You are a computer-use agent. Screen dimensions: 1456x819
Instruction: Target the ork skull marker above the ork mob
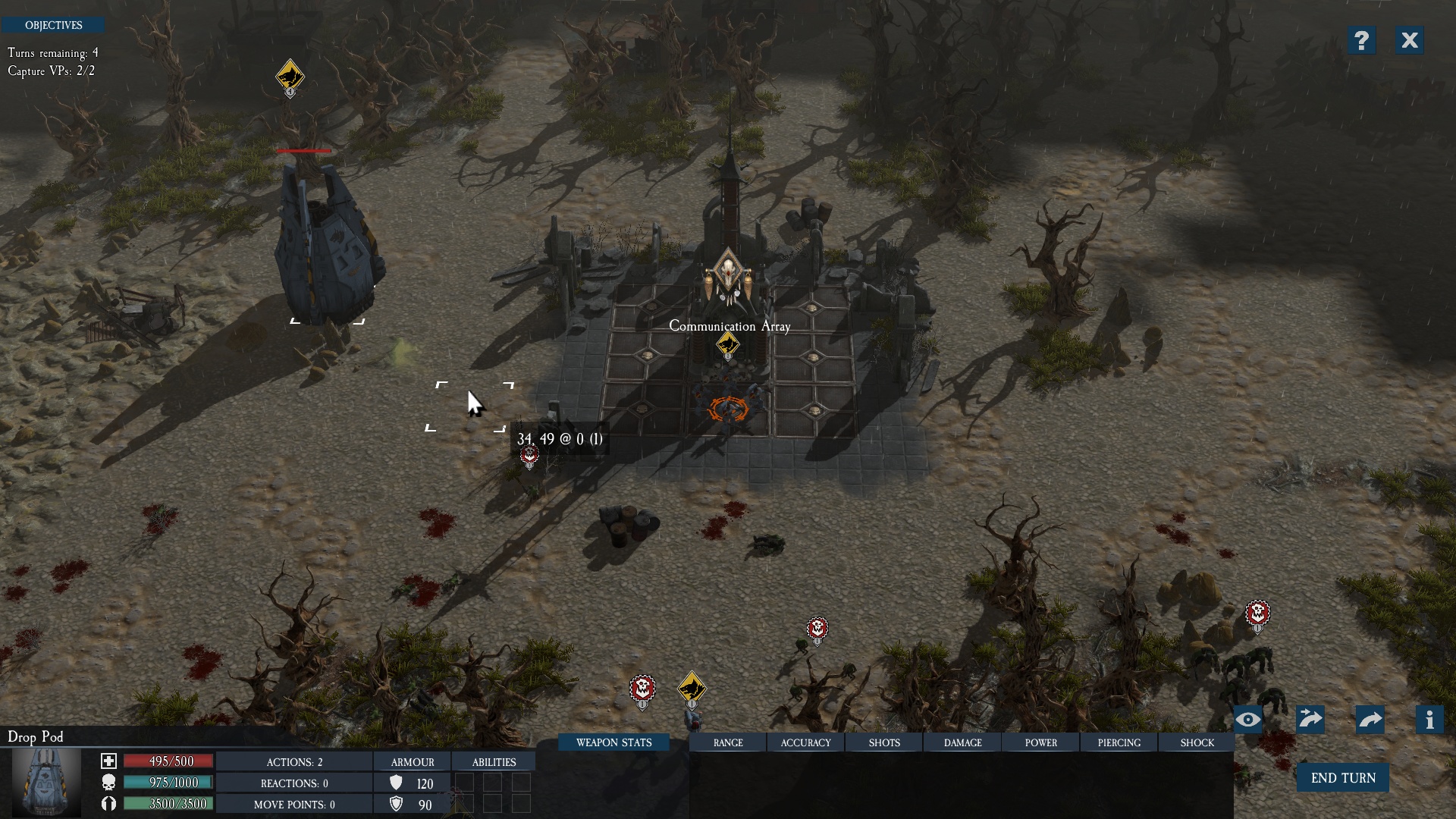(1257, 614)
